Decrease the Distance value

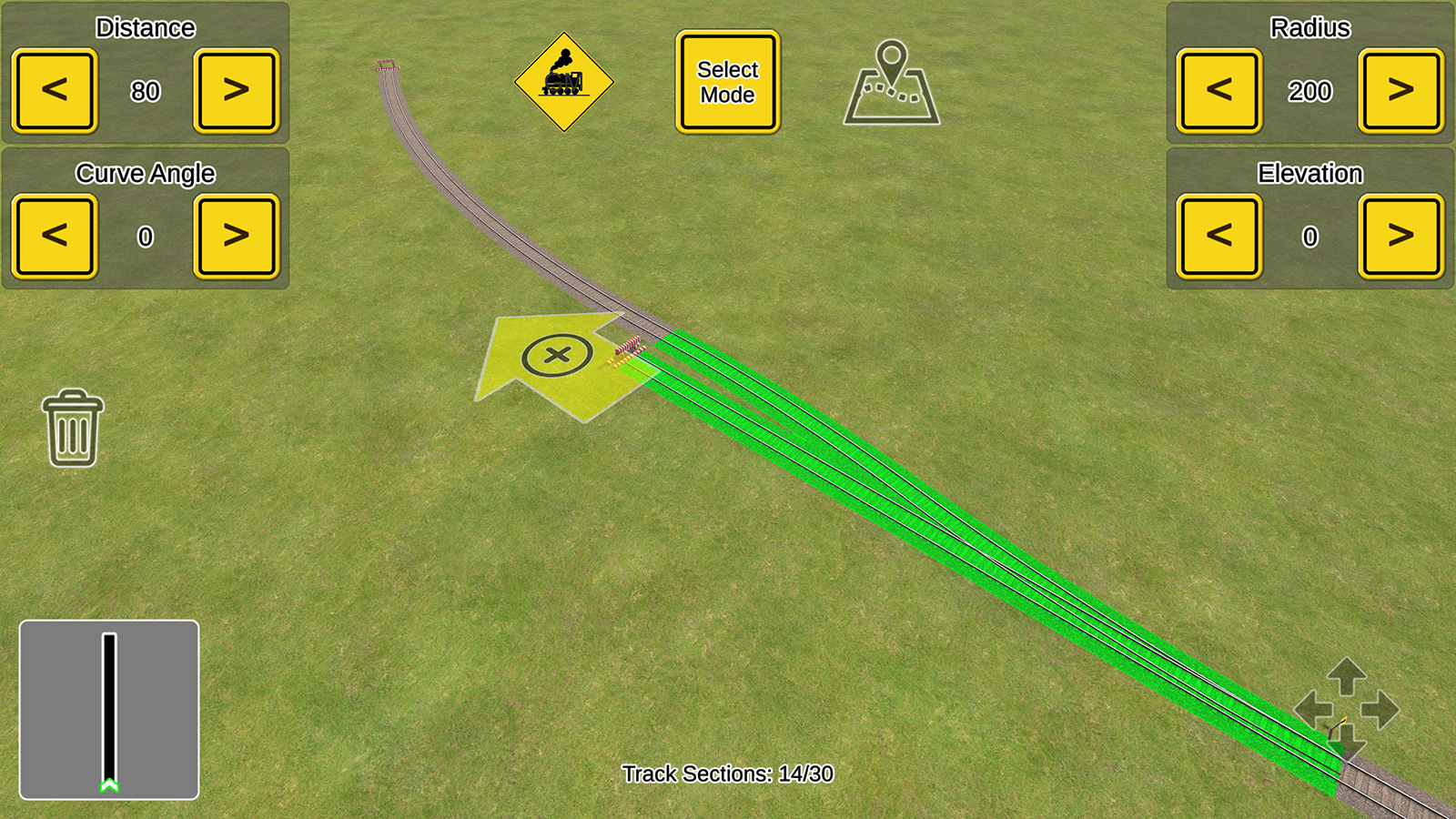(54, 90)
